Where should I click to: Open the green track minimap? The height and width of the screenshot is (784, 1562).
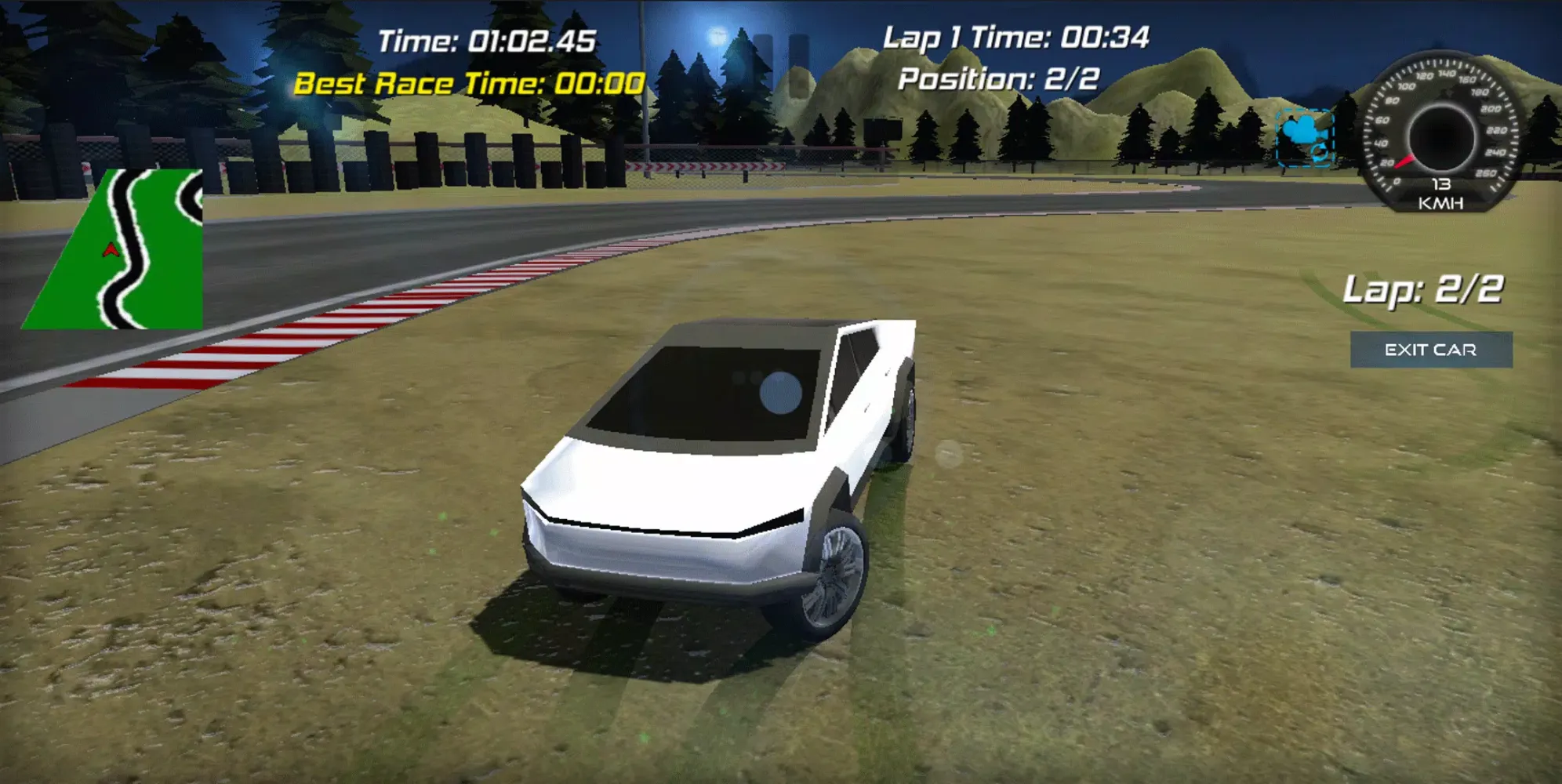[x=118, y=249]
